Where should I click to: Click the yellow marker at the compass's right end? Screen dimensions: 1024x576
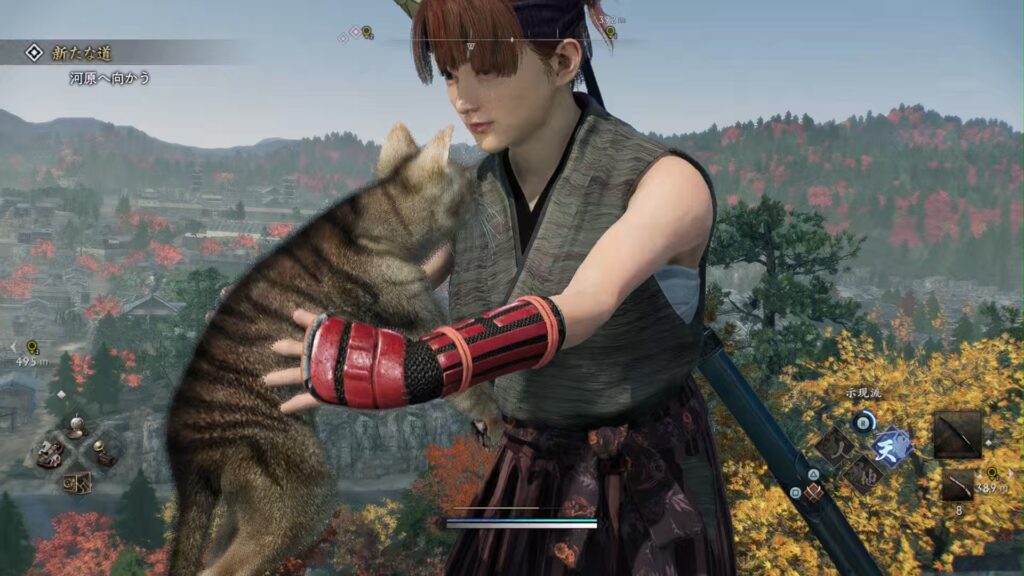coord(610,33)
